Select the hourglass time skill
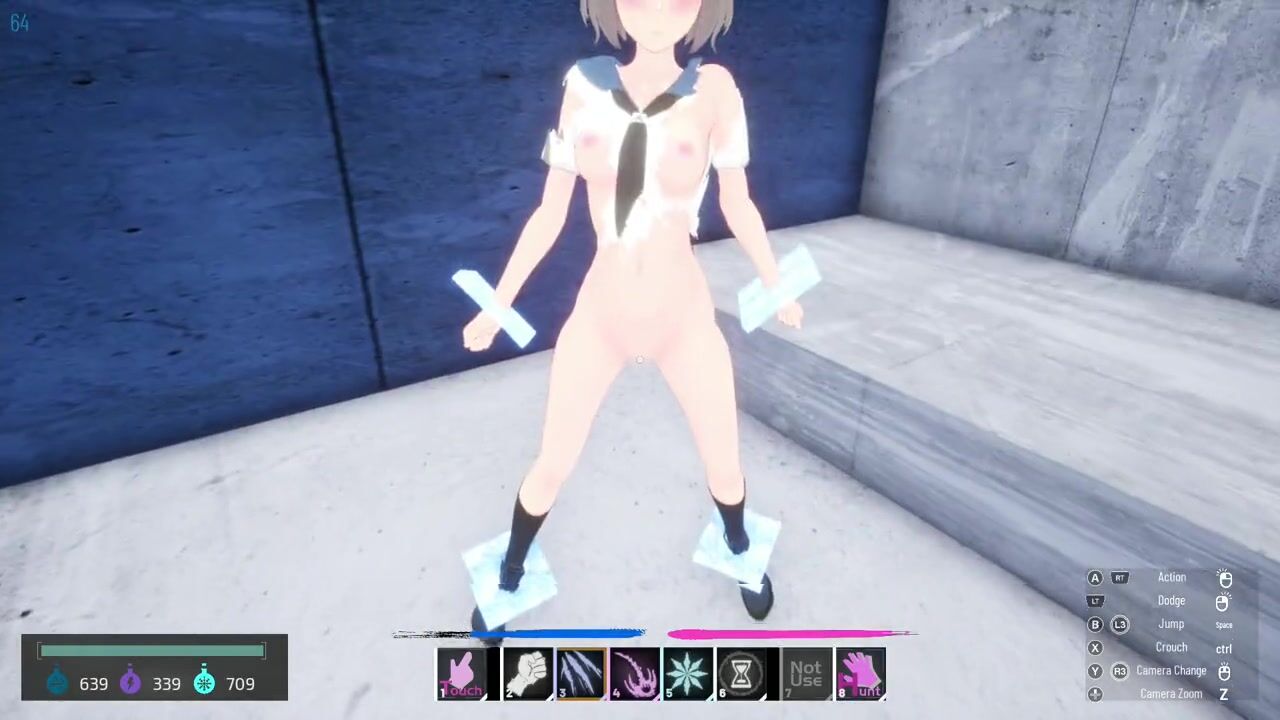The width and height of the screenshot is (1280, 720). click(741, 673)
